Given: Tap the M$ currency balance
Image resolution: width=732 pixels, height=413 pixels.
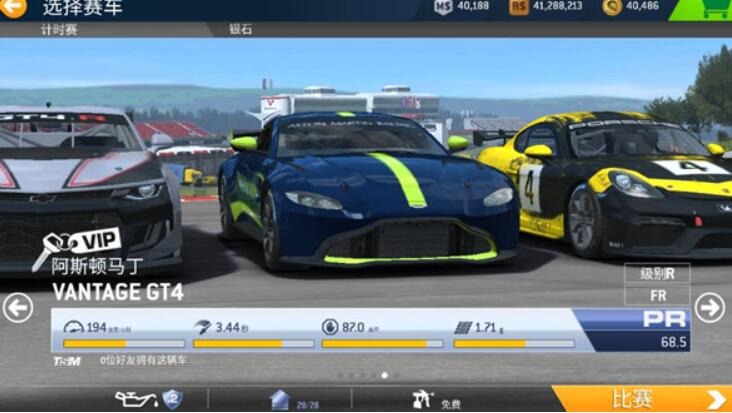Looking at the screenshot, I should point(462,7).
